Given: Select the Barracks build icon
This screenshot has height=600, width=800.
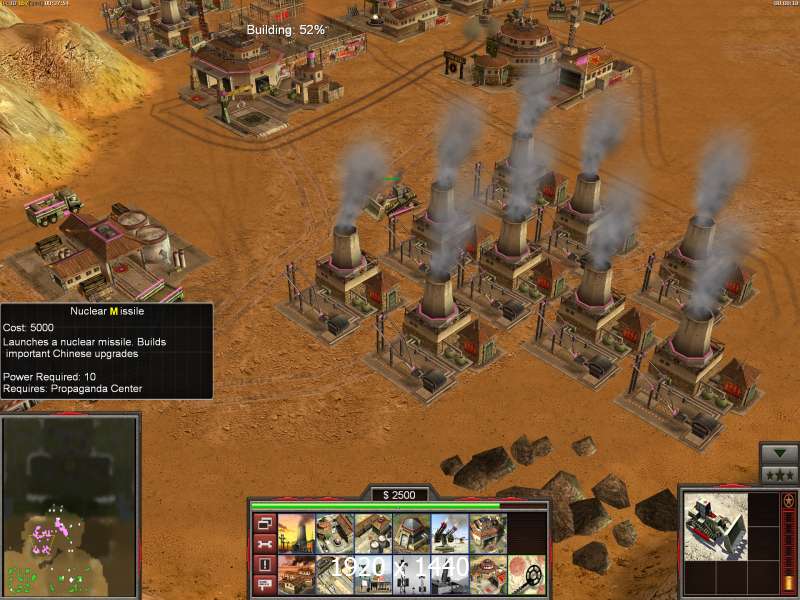Looking at the screenshot, I should pos(334,534).
